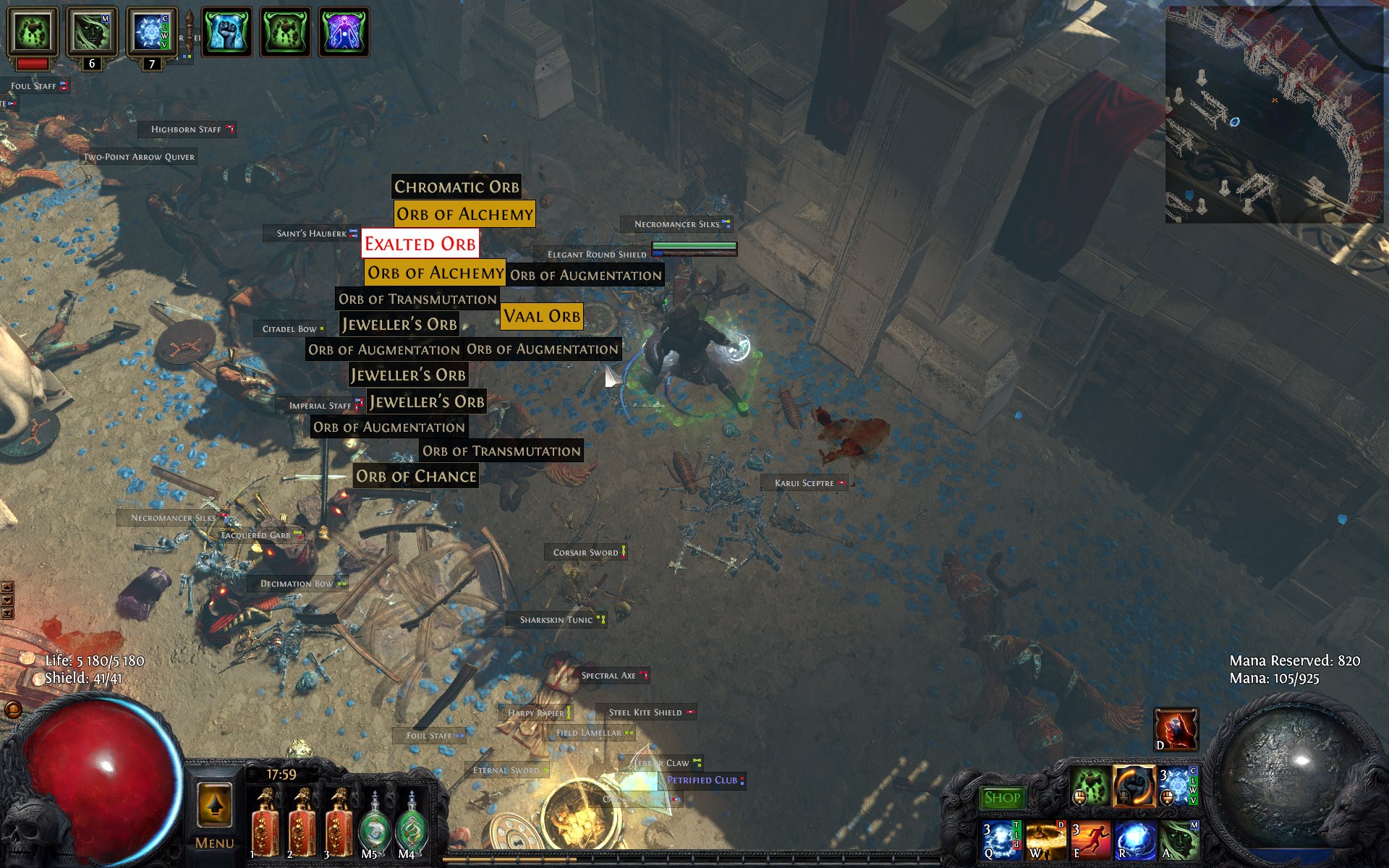Click the purple body aura buff icon
Image resolution: width=1389 pixels, height=868 pixels.
pyautogui.click(x=344, y=32)
